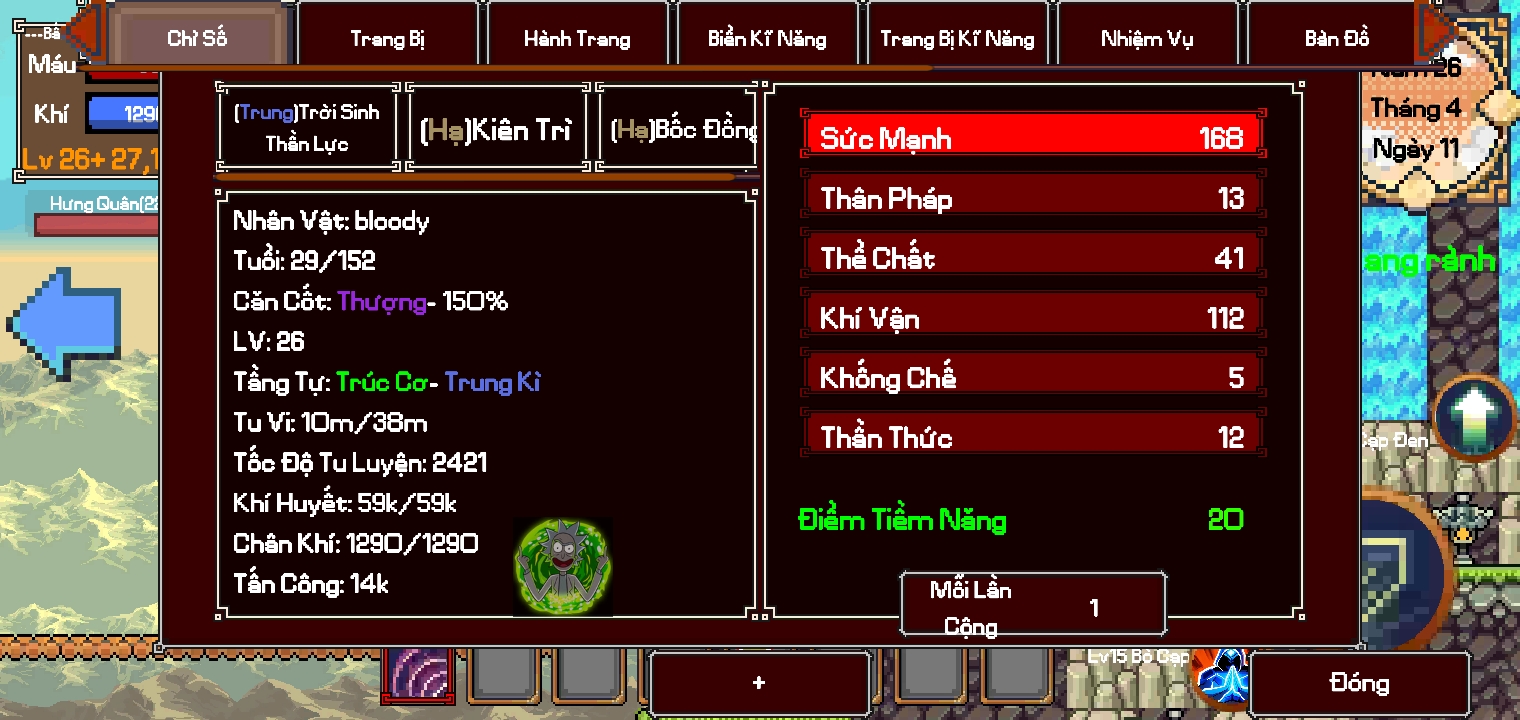Select the Khí Vận stat row

pyautogui.click(x=1032, y=316)
